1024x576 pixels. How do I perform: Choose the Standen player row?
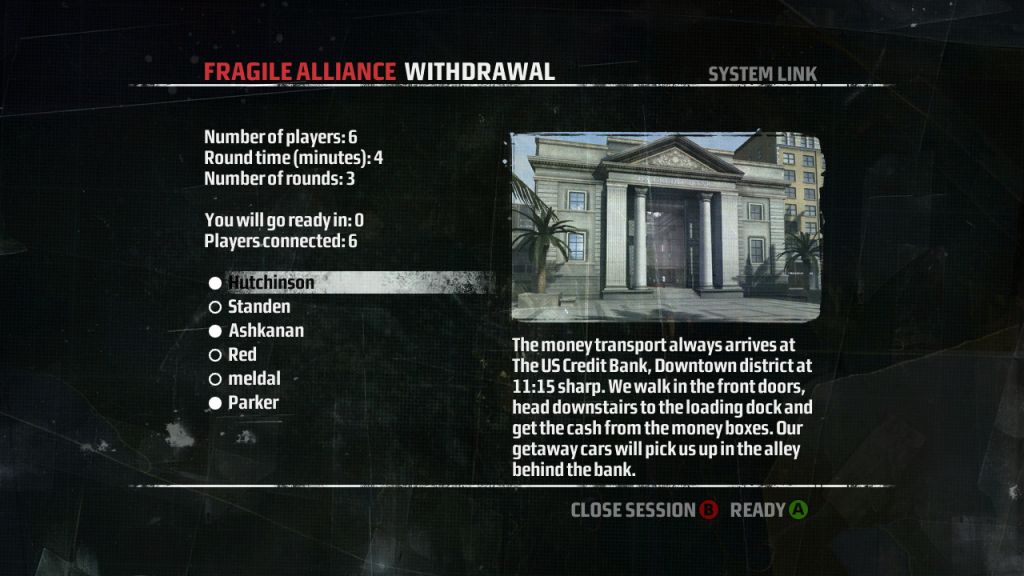259,307
